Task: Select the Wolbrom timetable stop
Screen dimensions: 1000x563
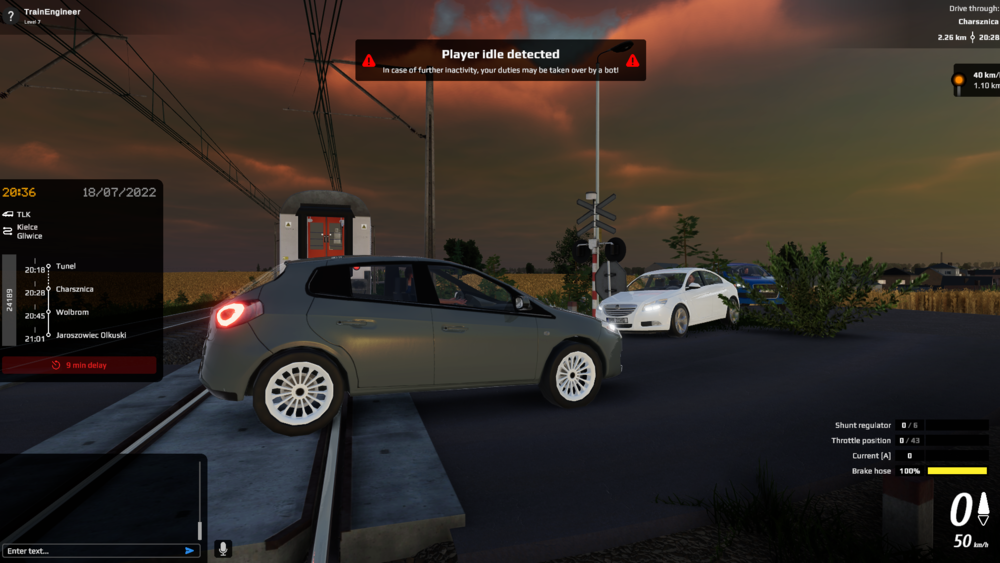Action: [73, 312]
